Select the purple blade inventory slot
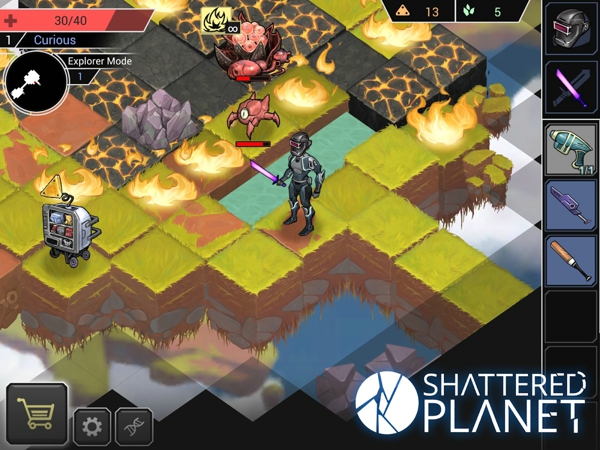 pyautogui.click(x=571, y=205)
